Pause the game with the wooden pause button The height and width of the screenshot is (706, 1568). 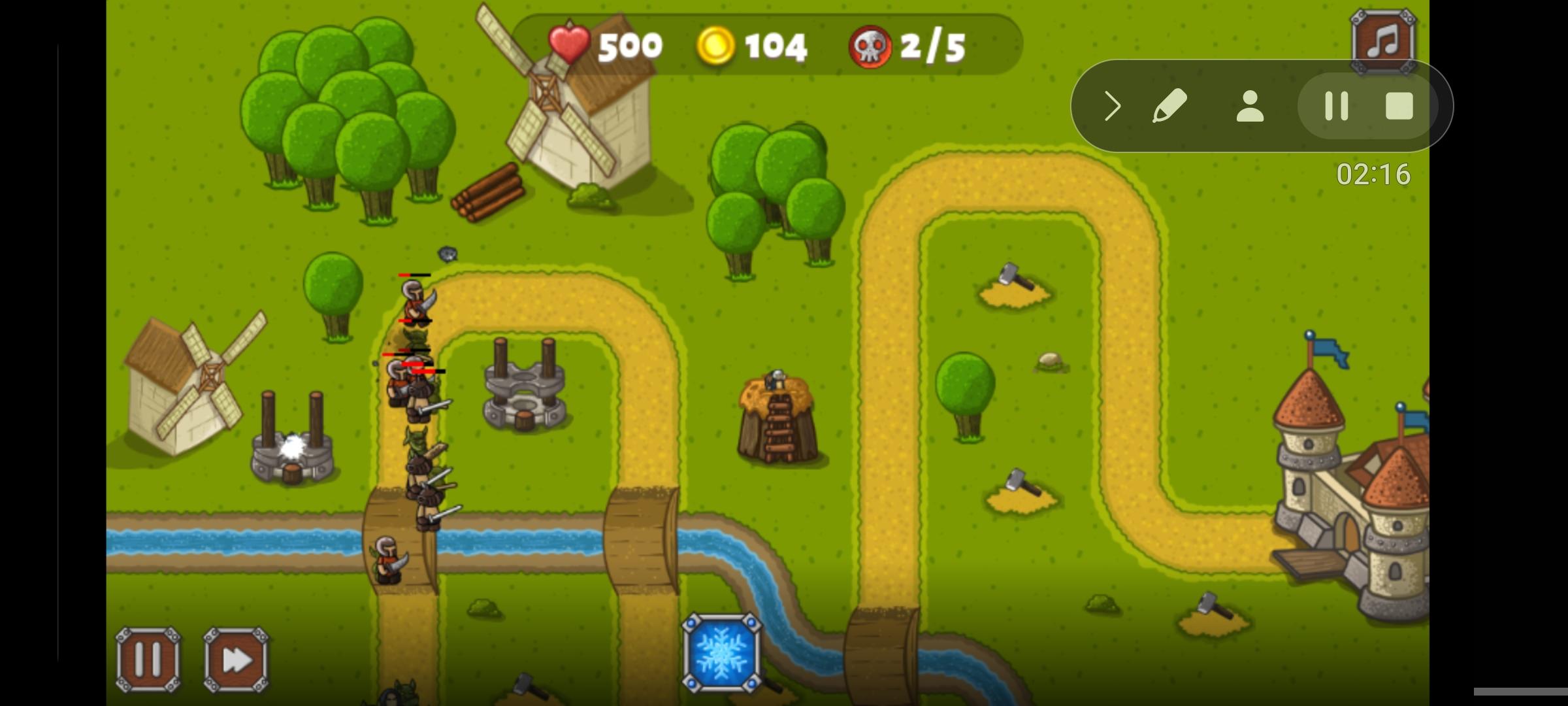pos(147,659)
